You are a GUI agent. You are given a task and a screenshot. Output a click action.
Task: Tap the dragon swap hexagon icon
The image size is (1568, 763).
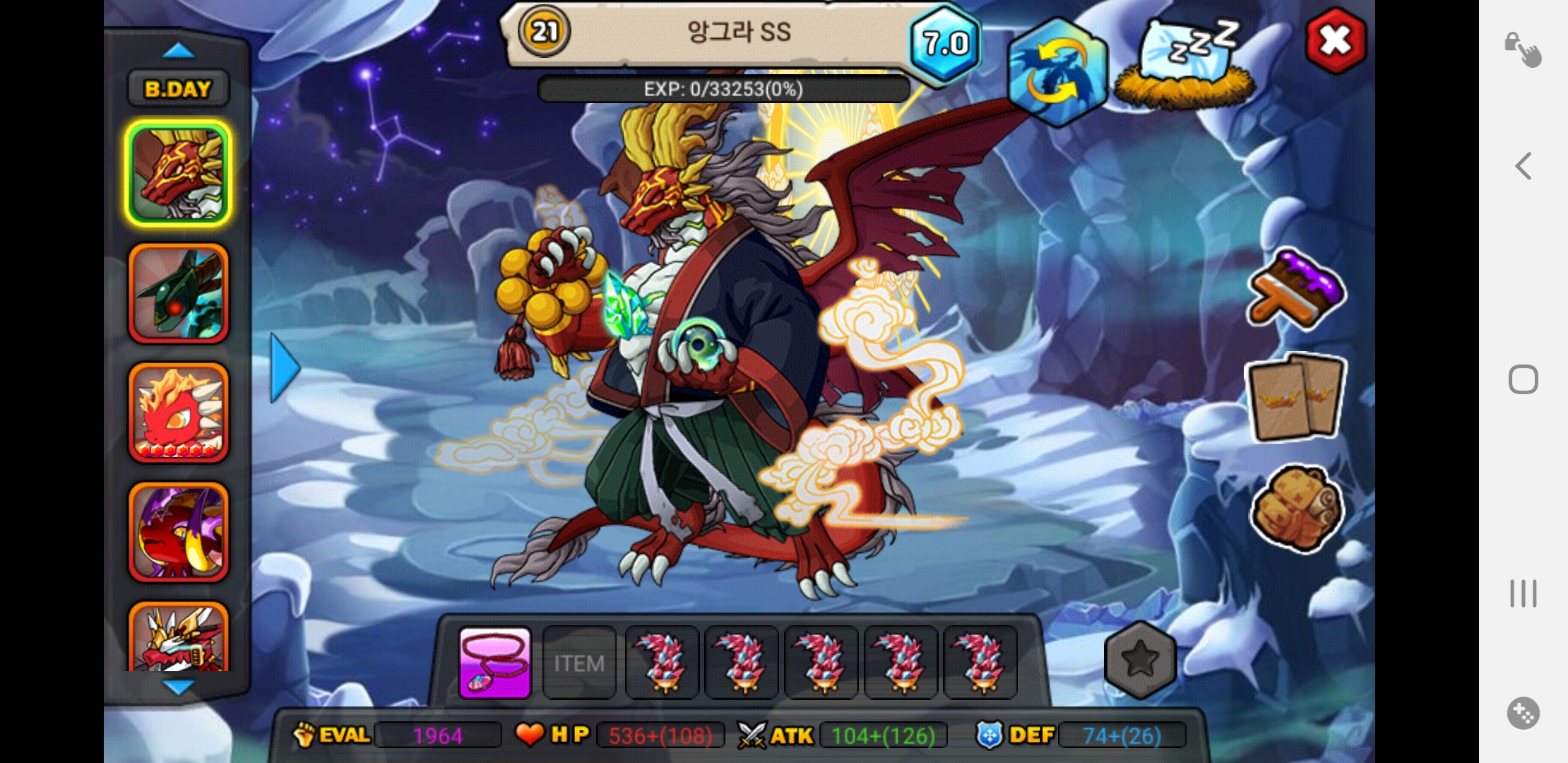coord(1057,73)
